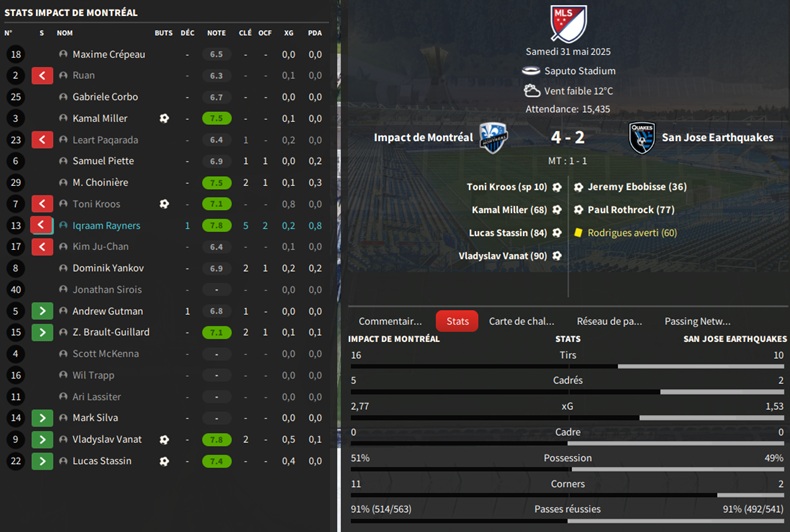Screen dimensions: 790x532
Task: Open the Impact de Montréal team name link
Action: [423, 137]
